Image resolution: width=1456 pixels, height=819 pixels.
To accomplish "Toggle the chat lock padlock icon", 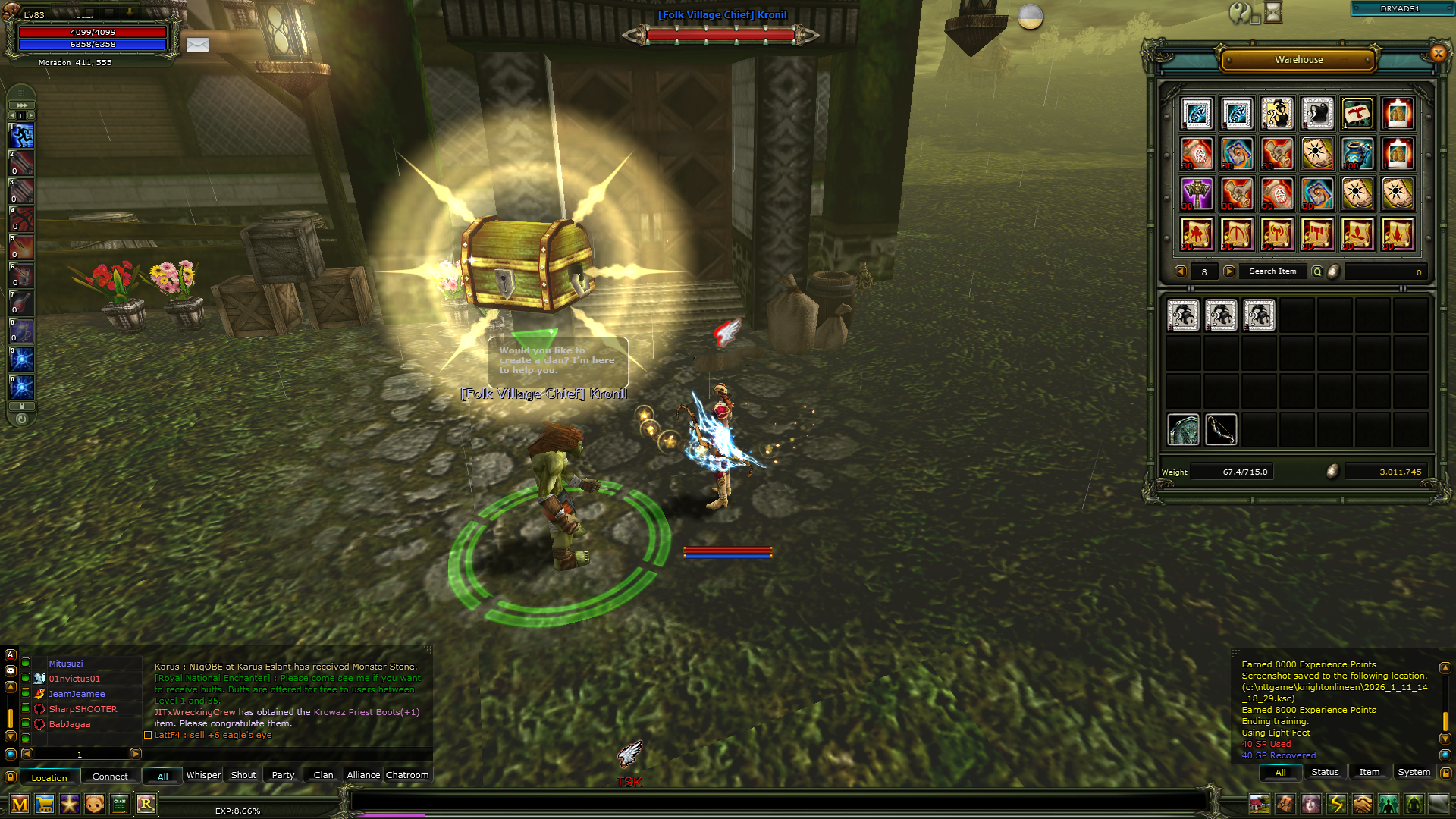I will pyautogui.click(x=11, y=778).
